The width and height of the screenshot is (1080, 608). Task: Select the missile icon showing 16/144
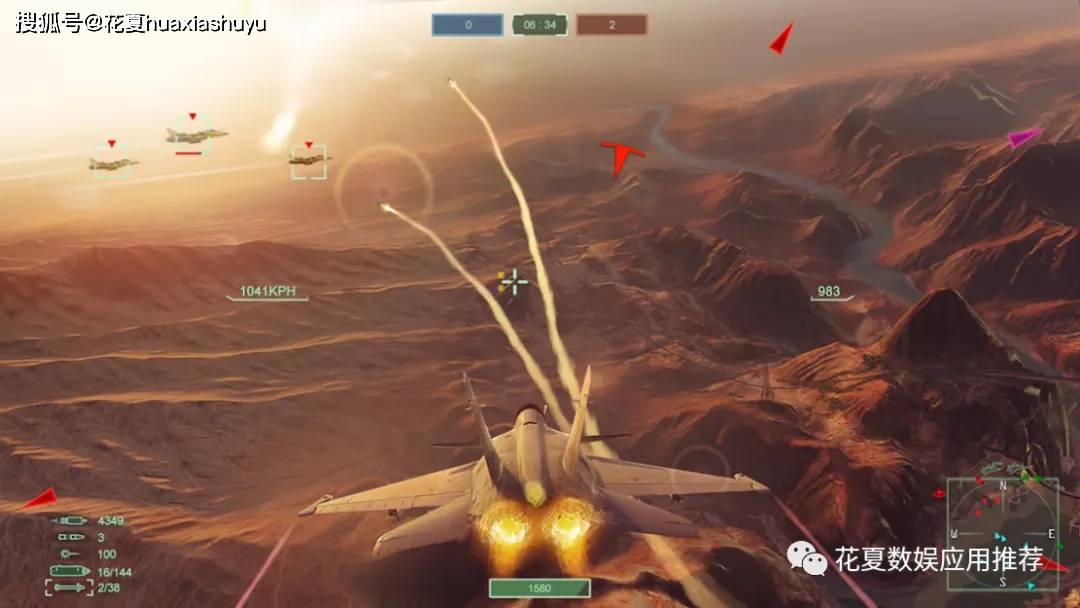coord(68,571)
